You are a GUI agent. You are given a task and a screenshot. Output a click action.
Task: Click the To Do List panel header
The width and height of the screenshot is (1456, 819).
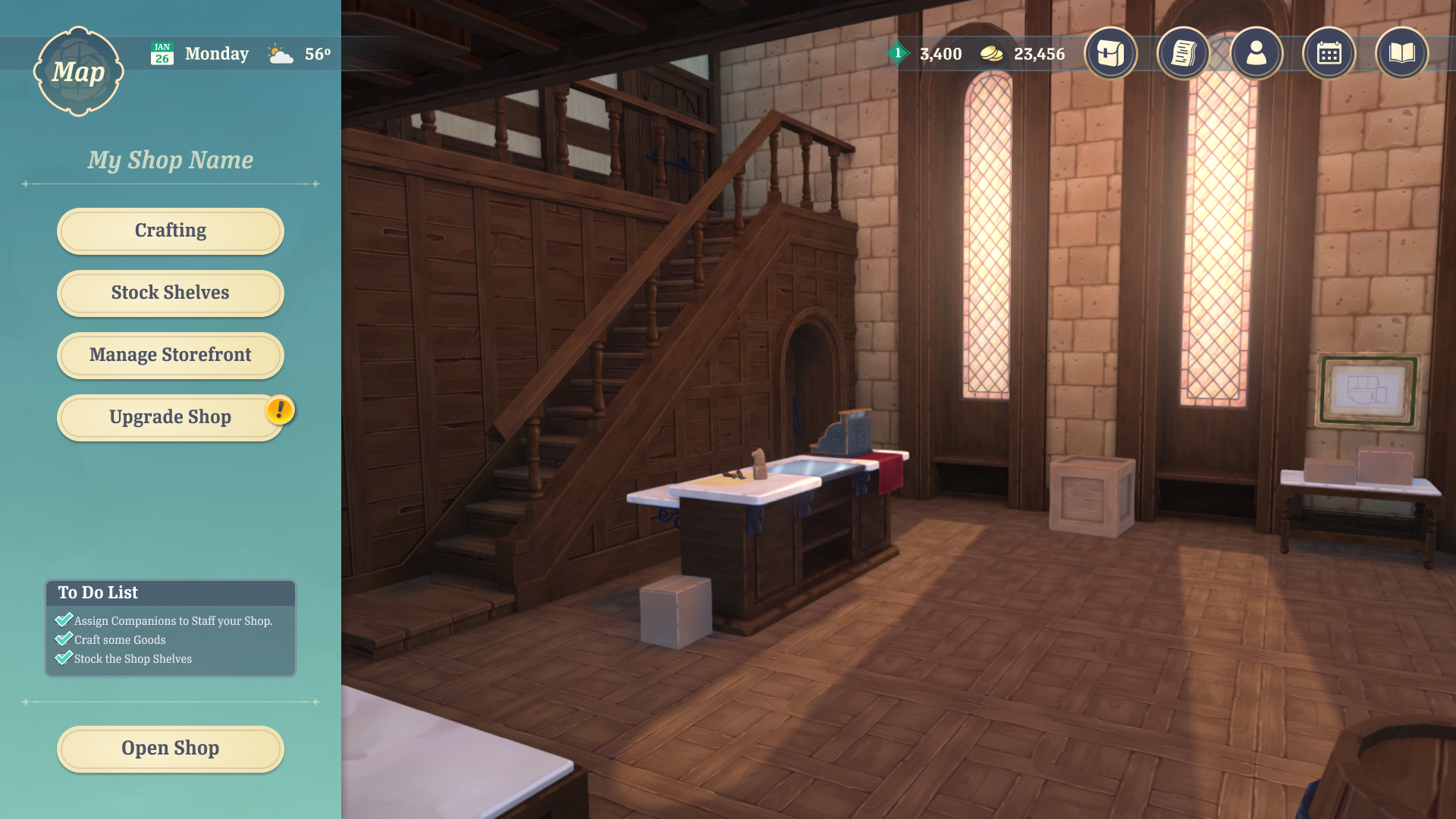click(x=171, y=593)
